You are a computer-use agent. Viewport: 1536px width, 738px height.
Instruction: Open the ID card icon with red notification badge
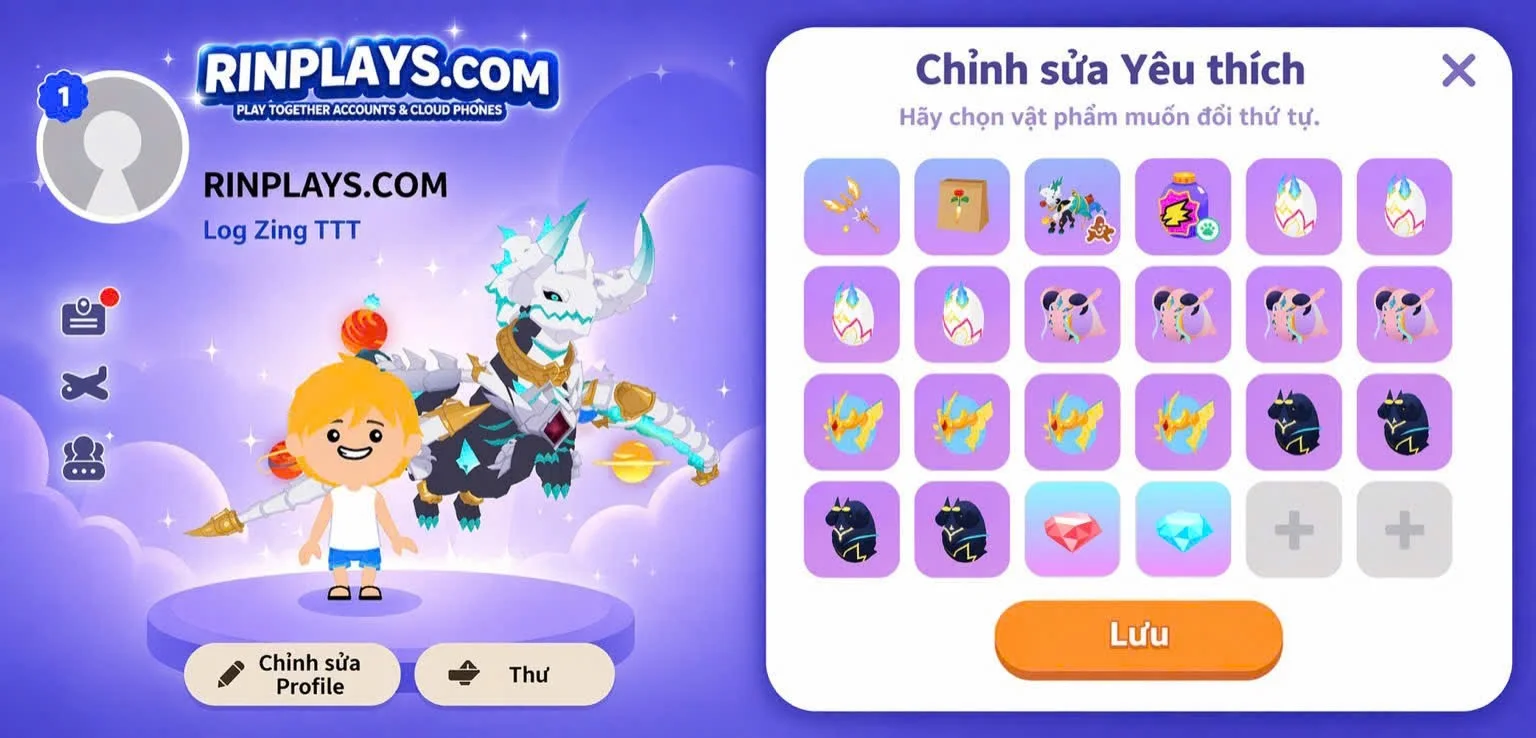click(x=86, y=311)
